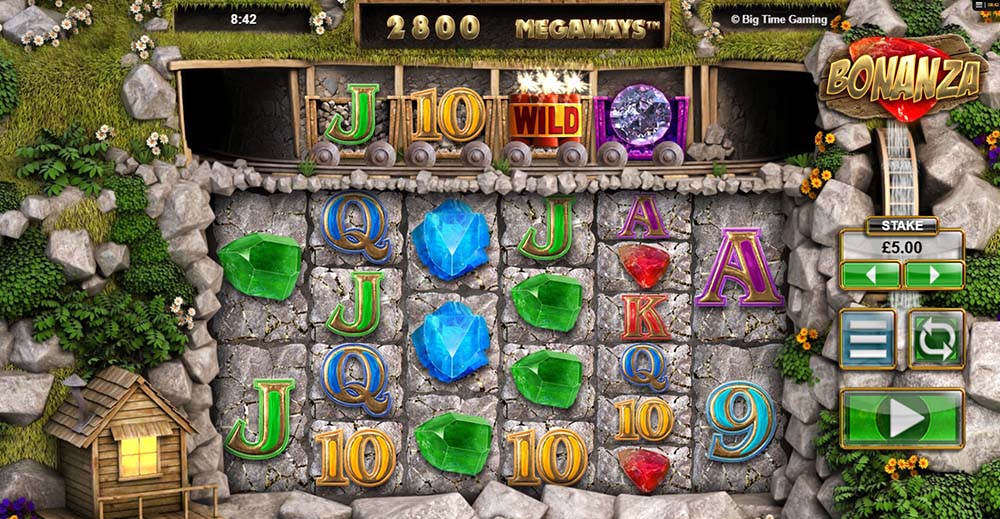Decrease the stake with the left arrow

pos(870,275)
